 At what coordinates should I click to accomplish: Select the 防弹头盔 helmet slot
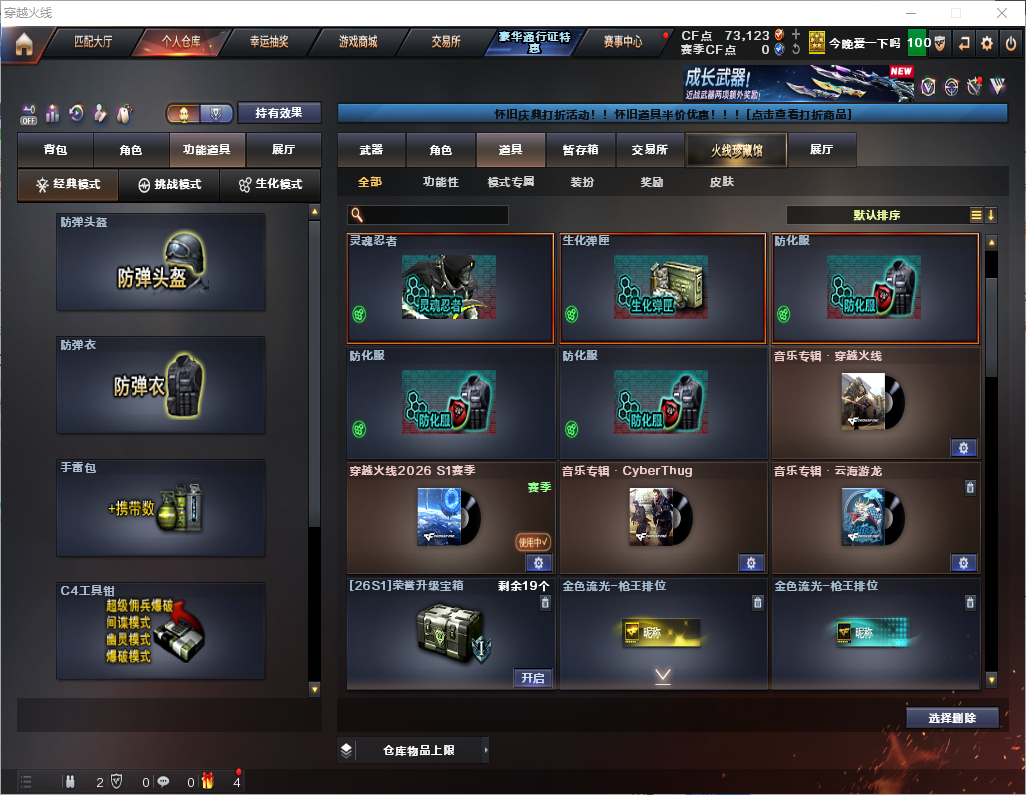click(161, 262)
